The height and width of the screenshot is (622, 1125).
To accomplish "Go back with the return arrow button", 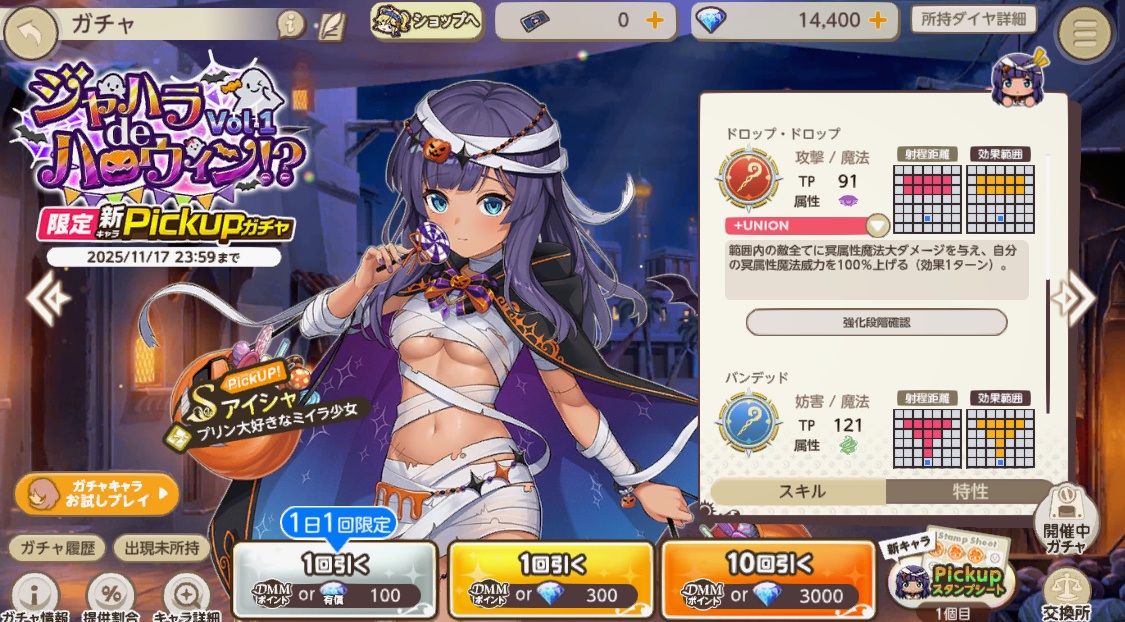I will pos(31,33).
